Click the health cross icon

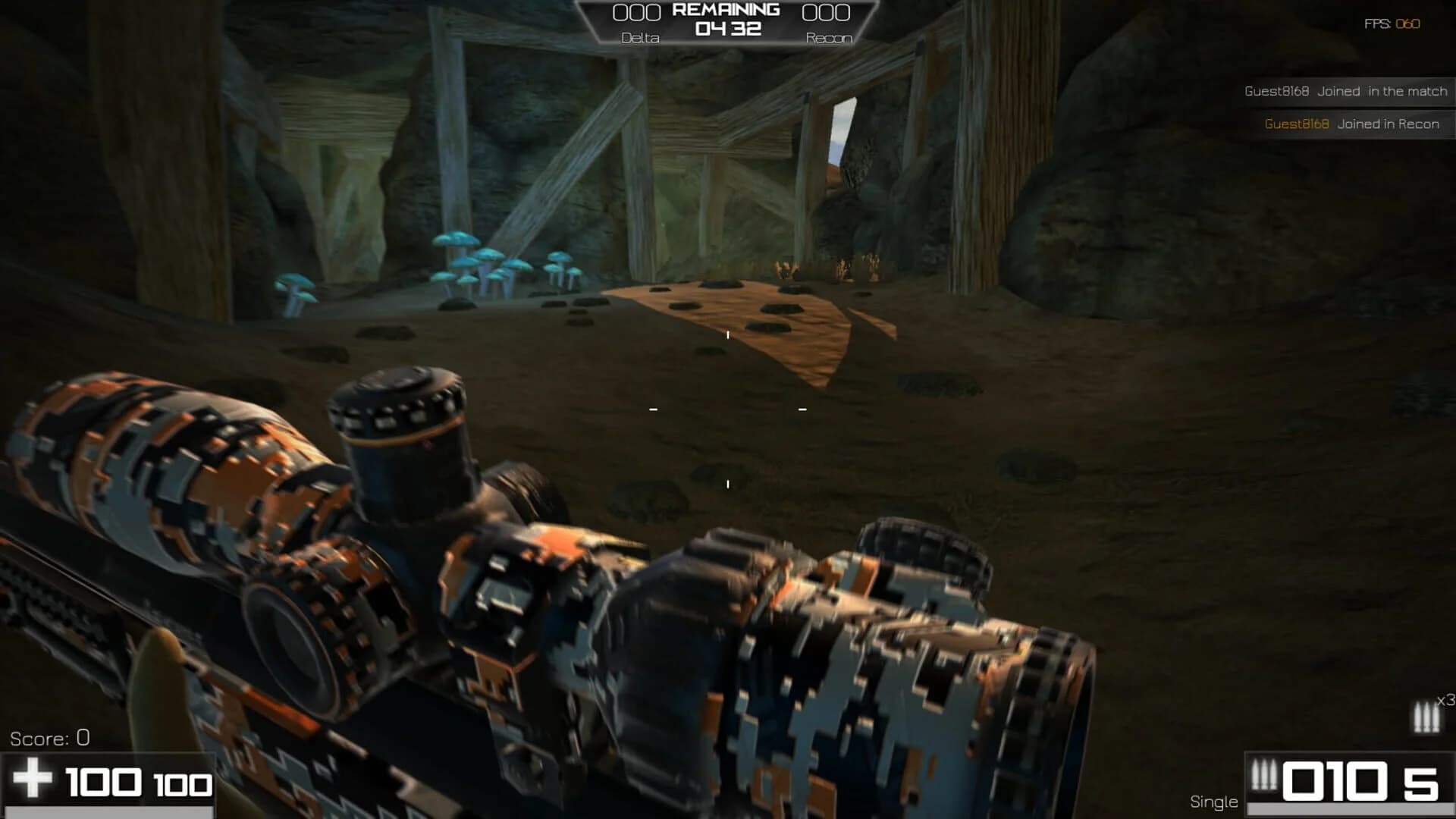(34, 780)
